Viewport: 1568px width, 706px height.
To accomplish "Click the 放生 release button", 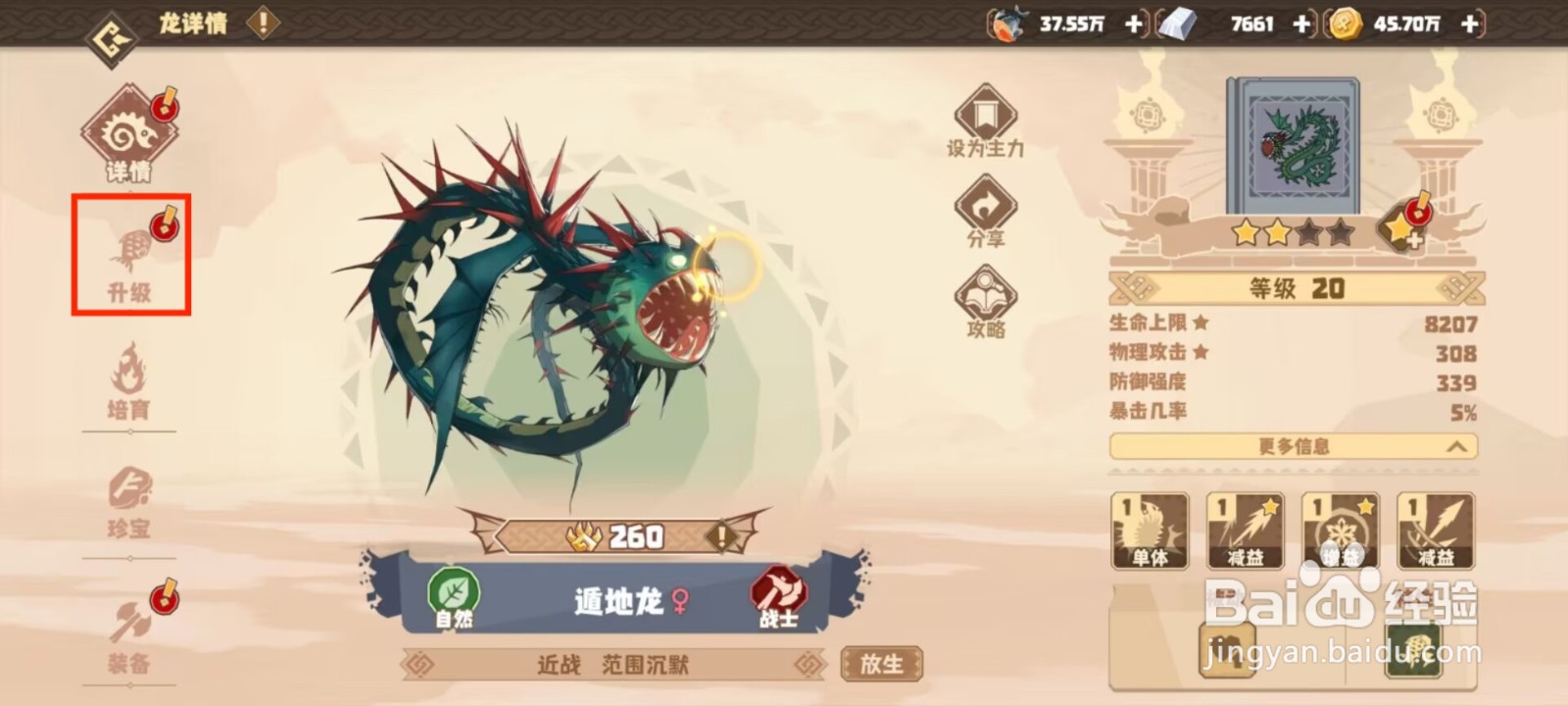I will (880, 663).
